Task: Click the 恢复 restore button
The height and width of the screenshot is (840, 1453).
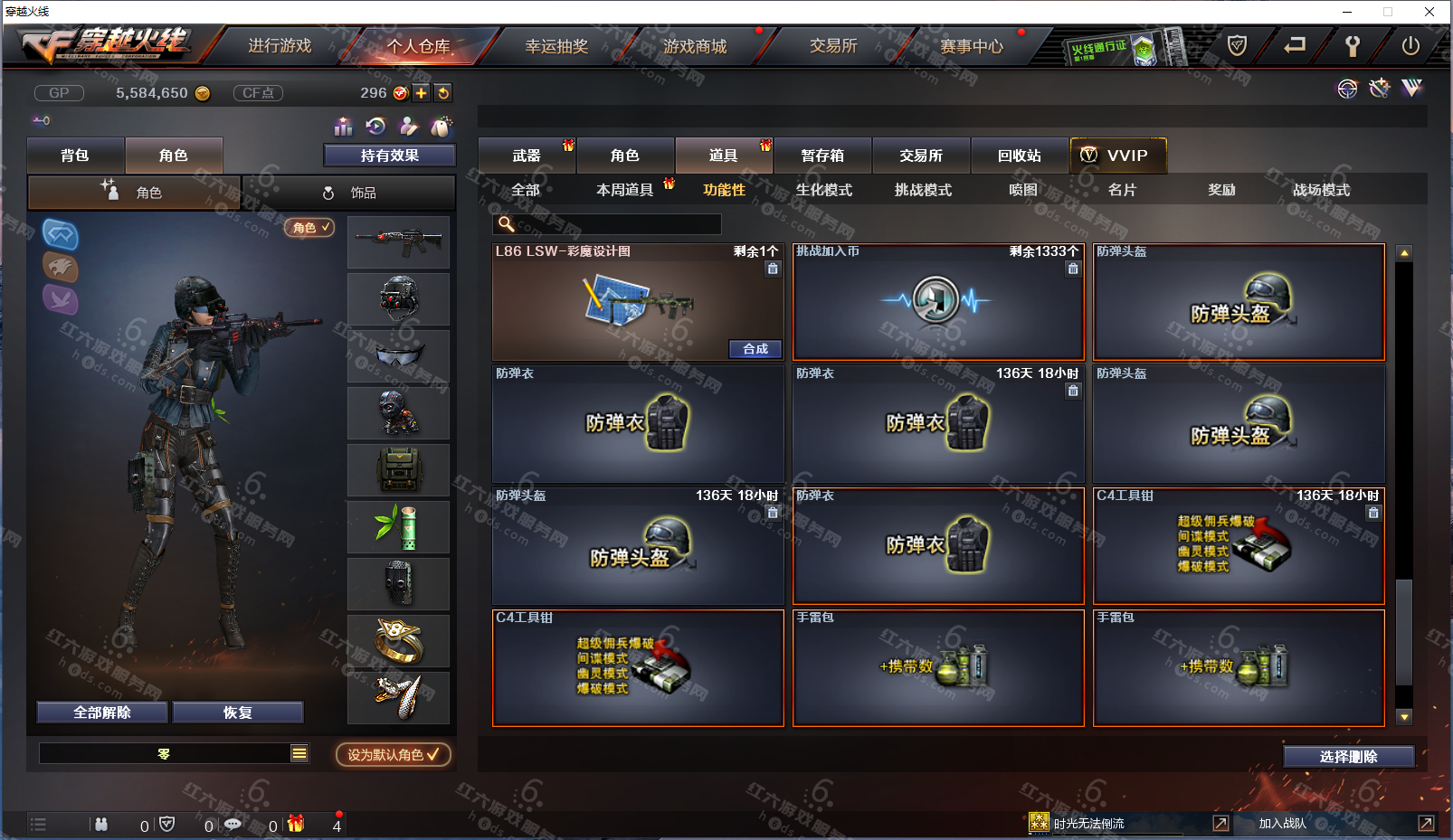Action: (238, 713)
